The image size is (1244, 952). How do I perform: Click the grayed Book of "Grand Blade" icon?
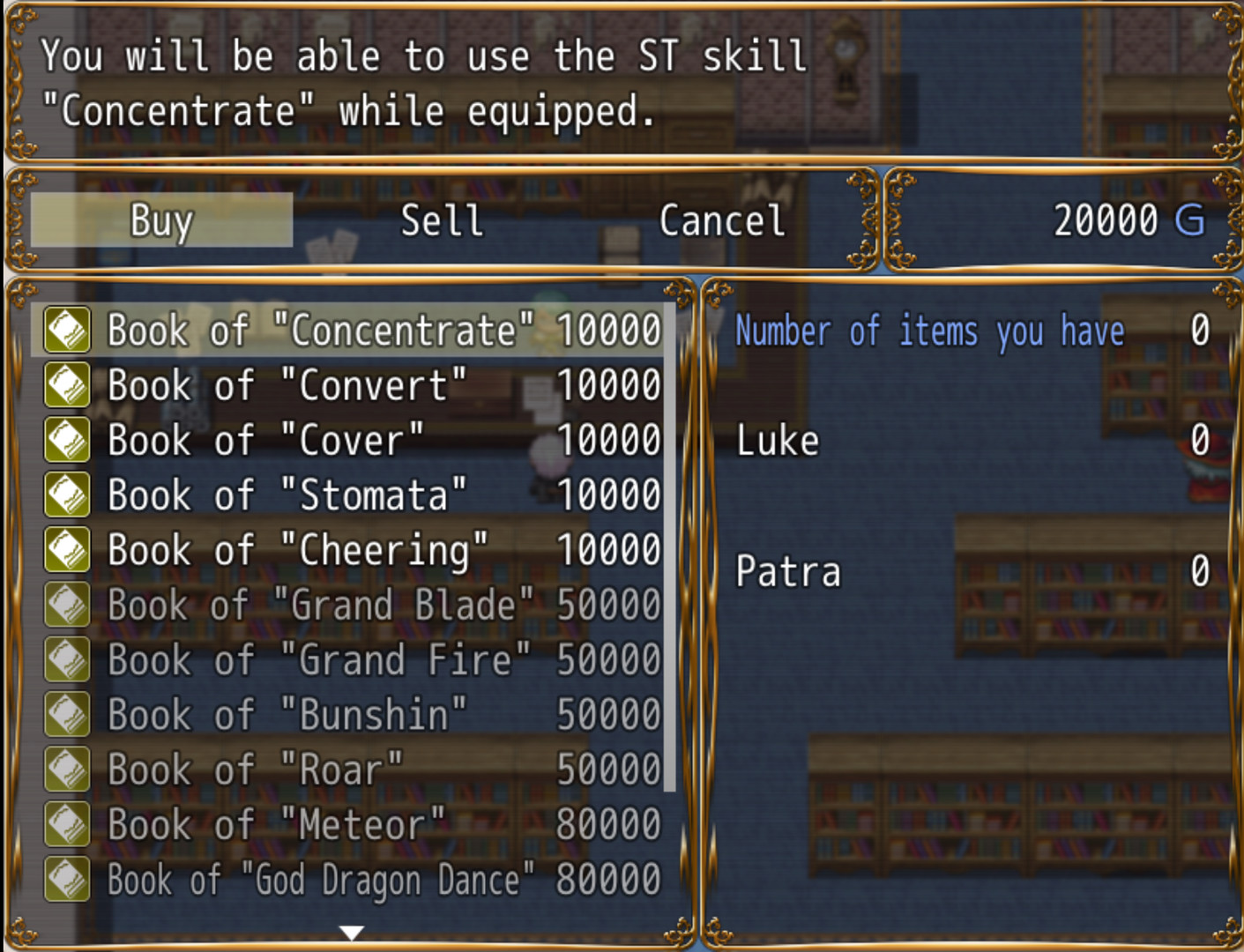[x=66, y=605]
